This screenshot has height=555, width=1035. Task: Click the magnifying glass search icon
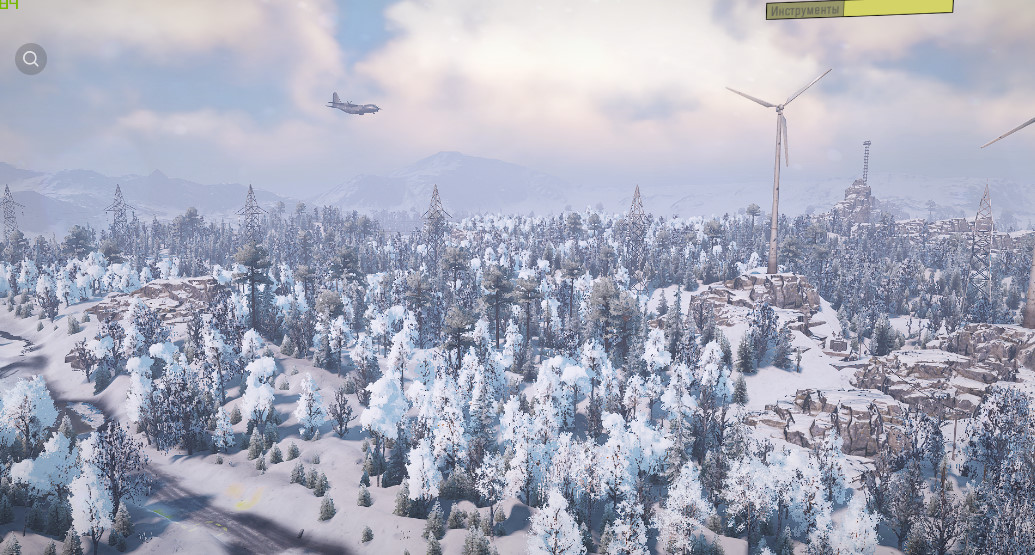pyautogui.click(x=31, y=59)
